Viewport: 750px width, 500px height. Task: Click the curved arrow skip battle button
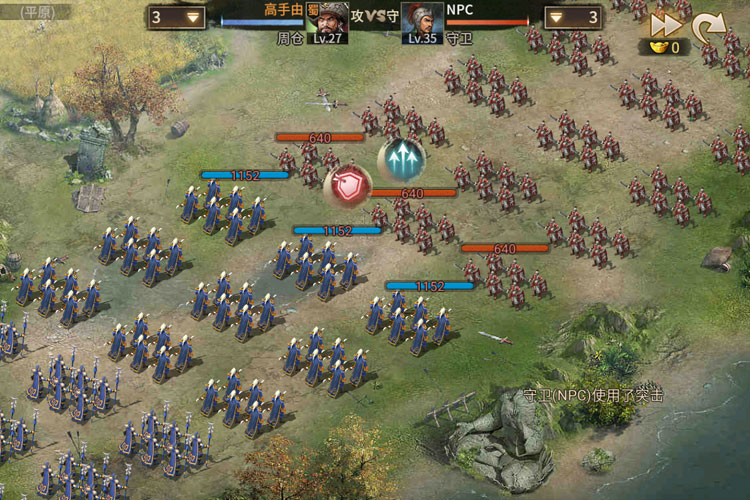(x=708, y=25)
